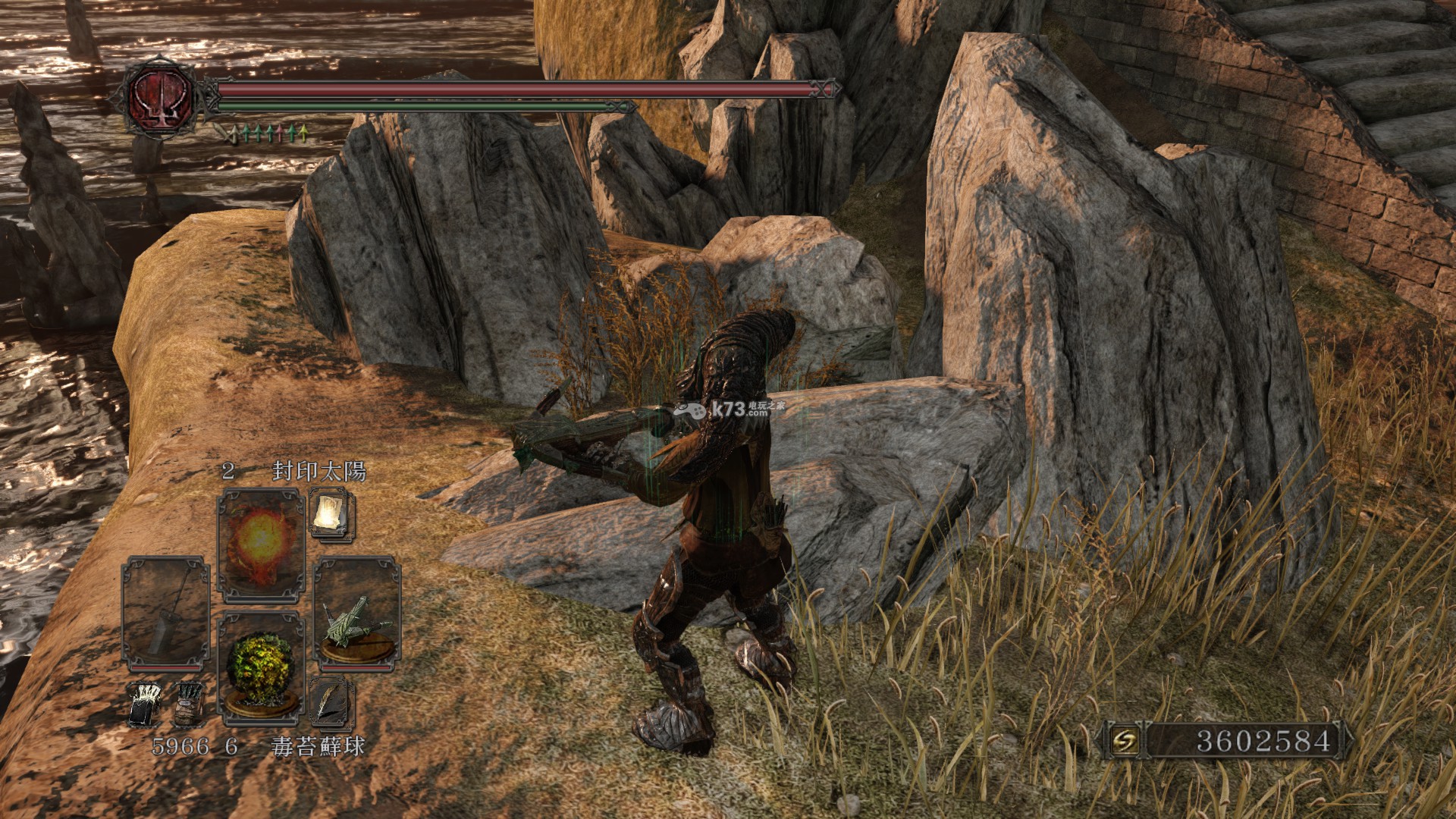Click the glowing scroll next-spell slot

(331, 514)
